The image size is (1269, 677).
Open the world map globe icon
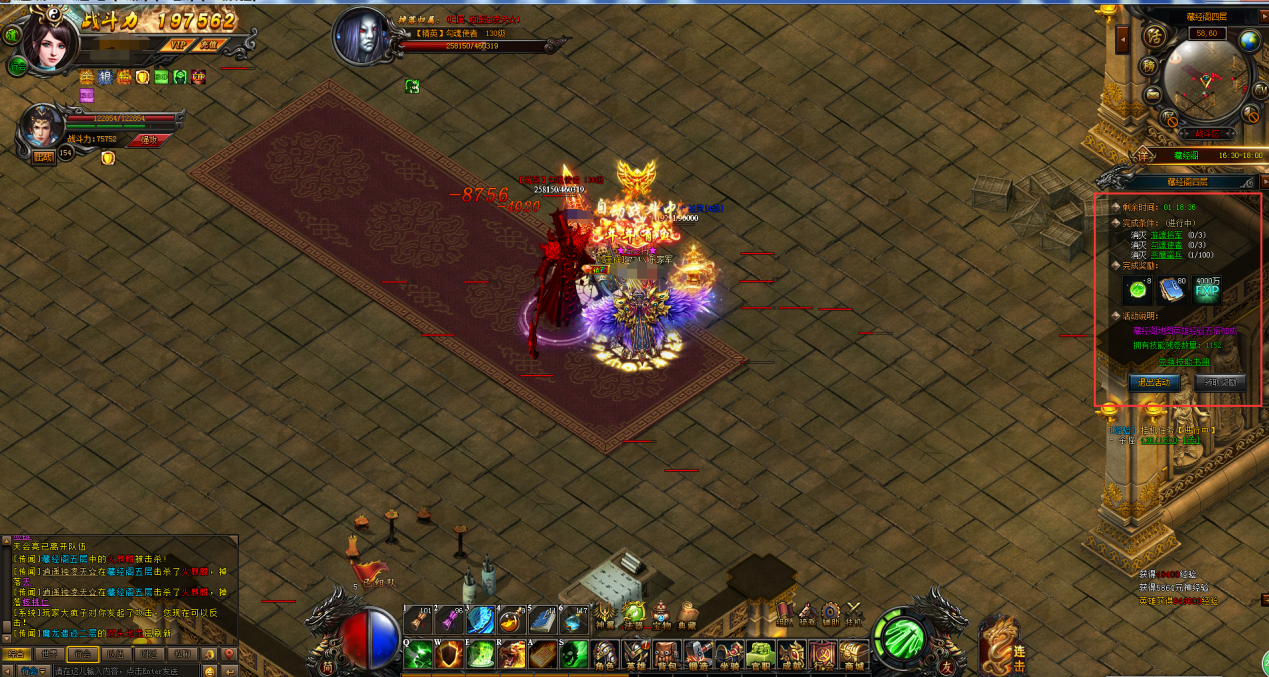click(x=1250, y=41)
